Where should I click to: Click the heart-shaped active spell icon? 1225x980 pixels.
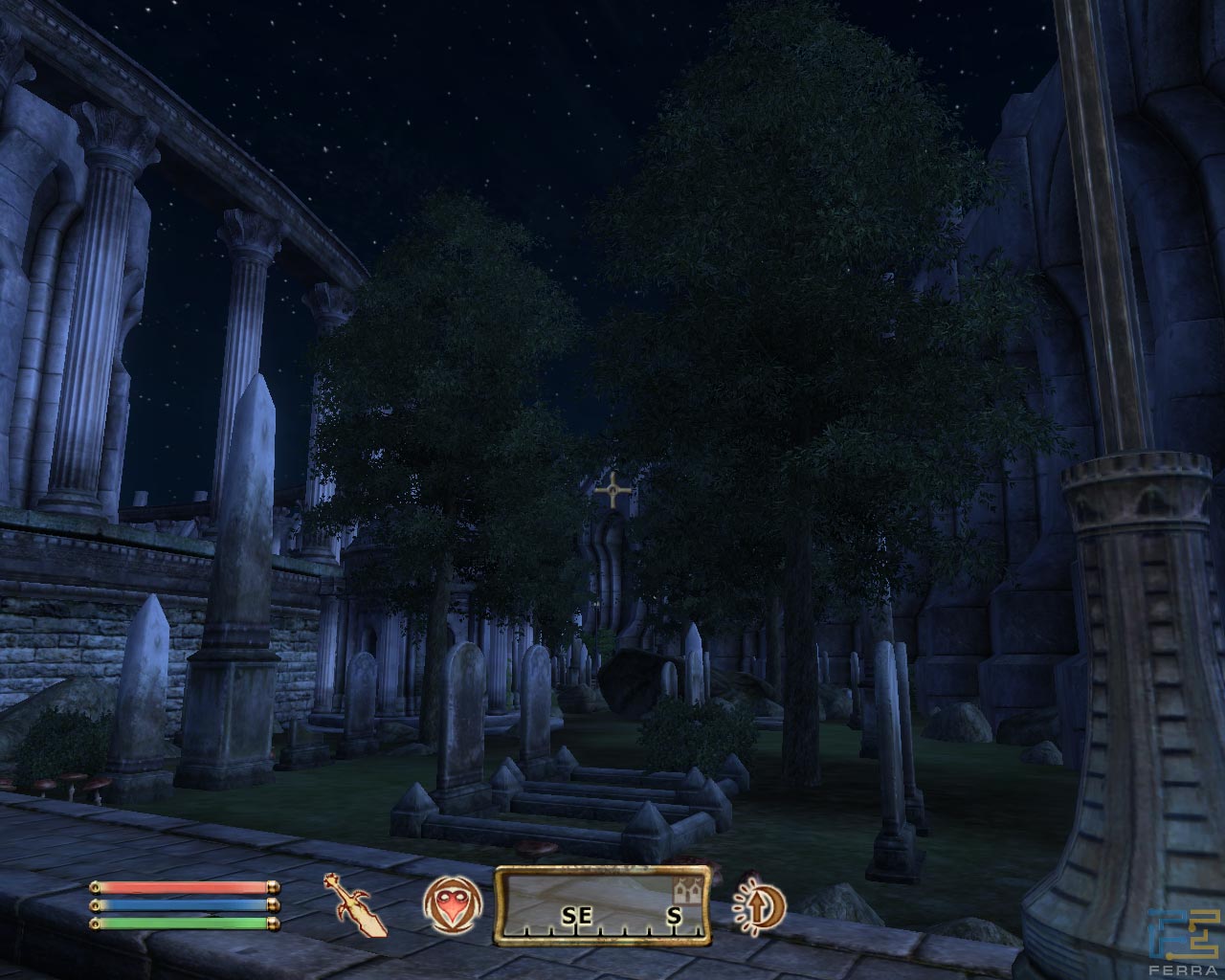tap(449, 904)
